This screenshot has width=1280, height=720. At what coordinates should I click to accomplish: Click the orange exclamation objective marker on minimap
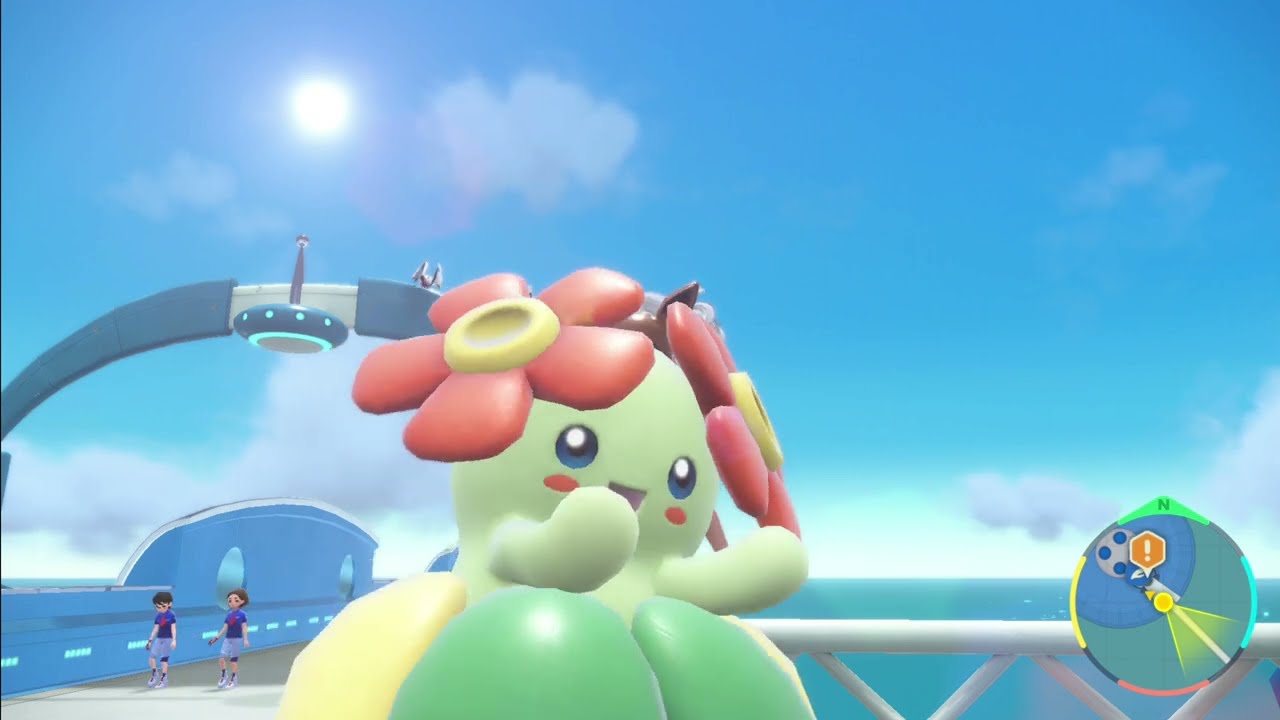1146,549
